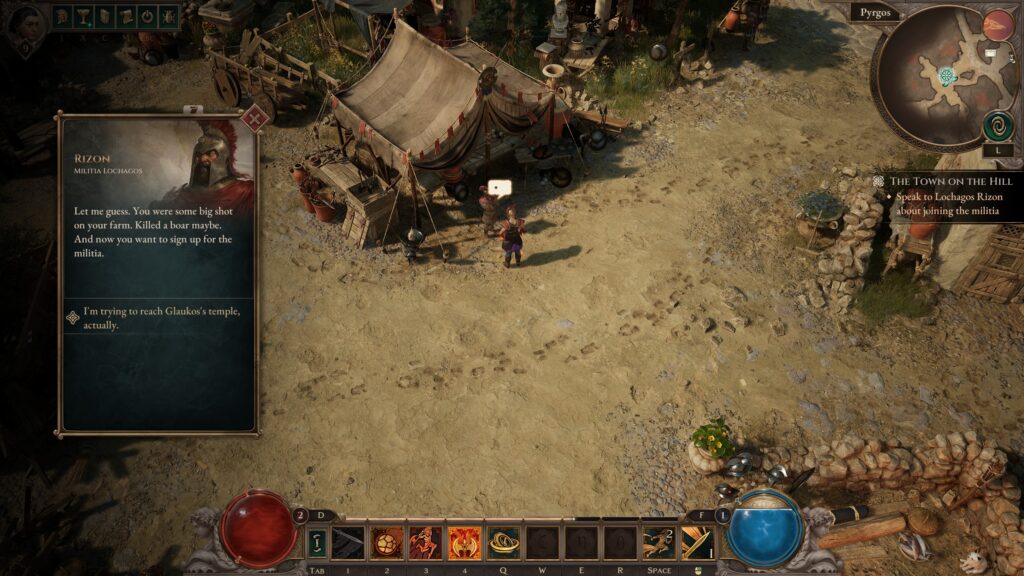
Task: Swap weapons with the green Tab slot
Action: click(x=316, y=544)
